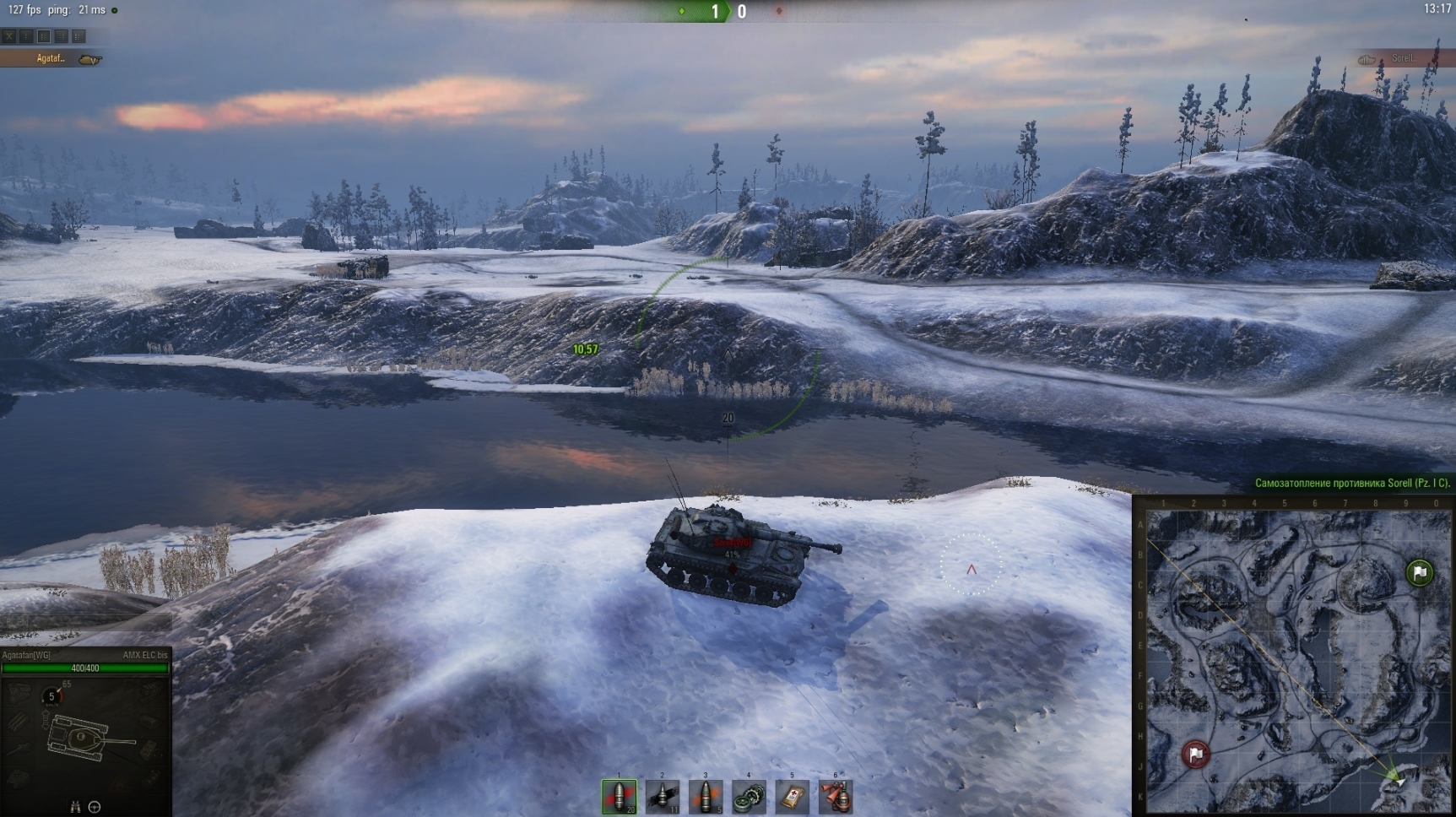Select player Agataf.. in the team list
Screen dimensions: 1456x817
click(51, 58)
